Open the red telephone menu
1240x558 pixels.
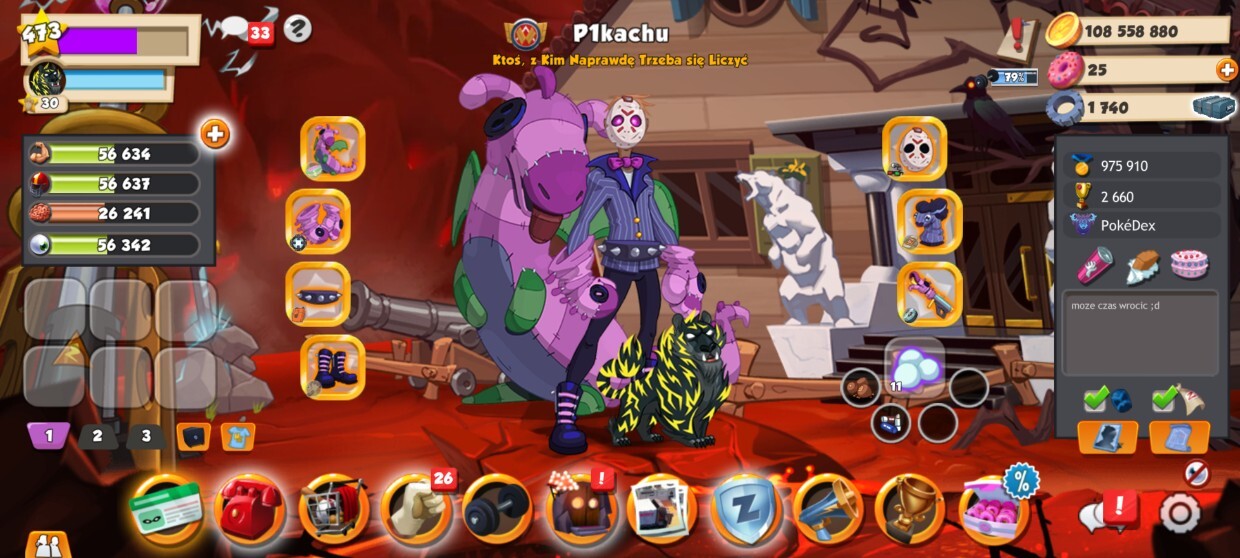249,509
